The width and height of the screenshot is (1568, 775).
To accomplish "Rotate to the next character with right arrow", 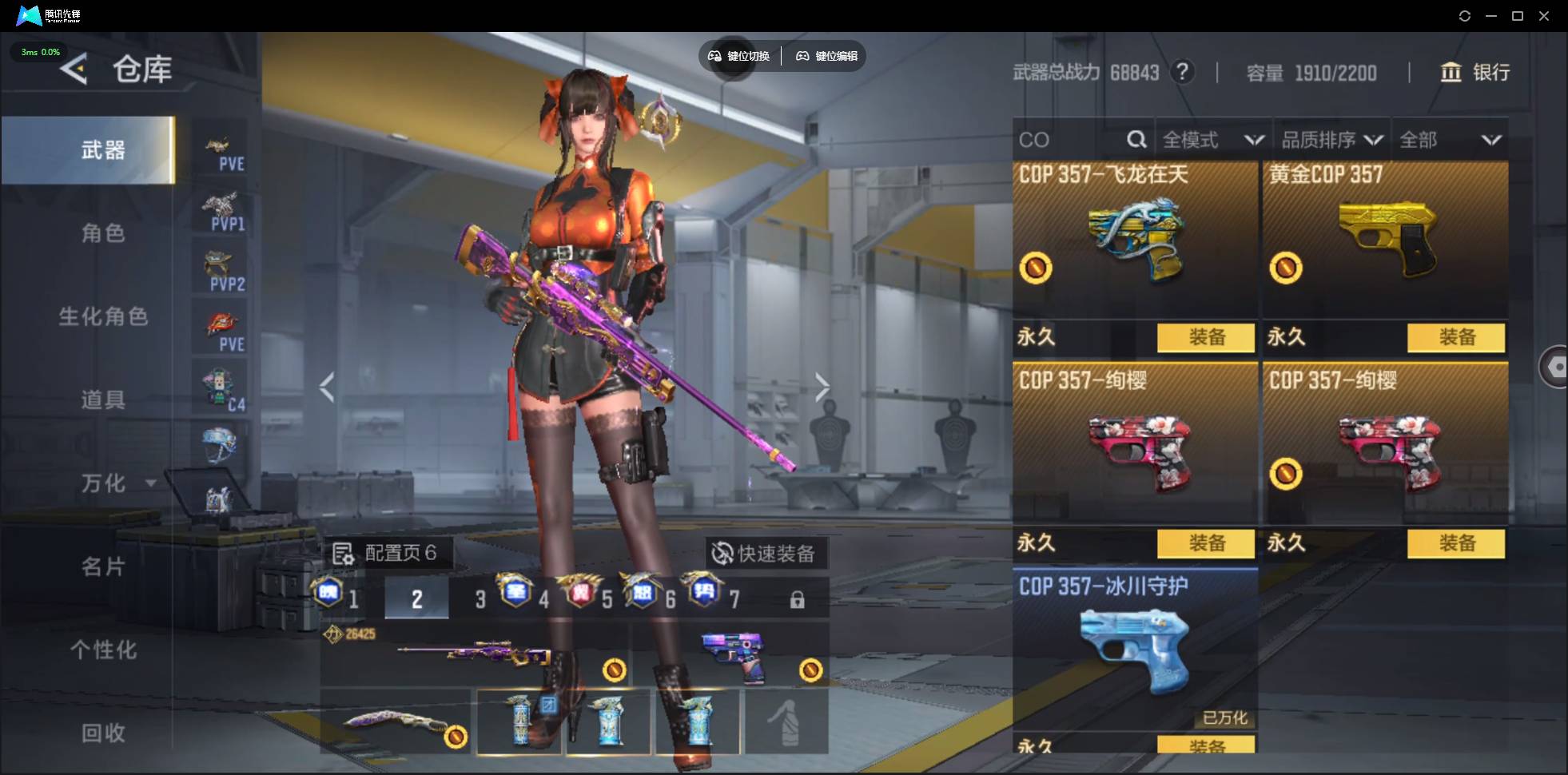I will coord(822,387).
